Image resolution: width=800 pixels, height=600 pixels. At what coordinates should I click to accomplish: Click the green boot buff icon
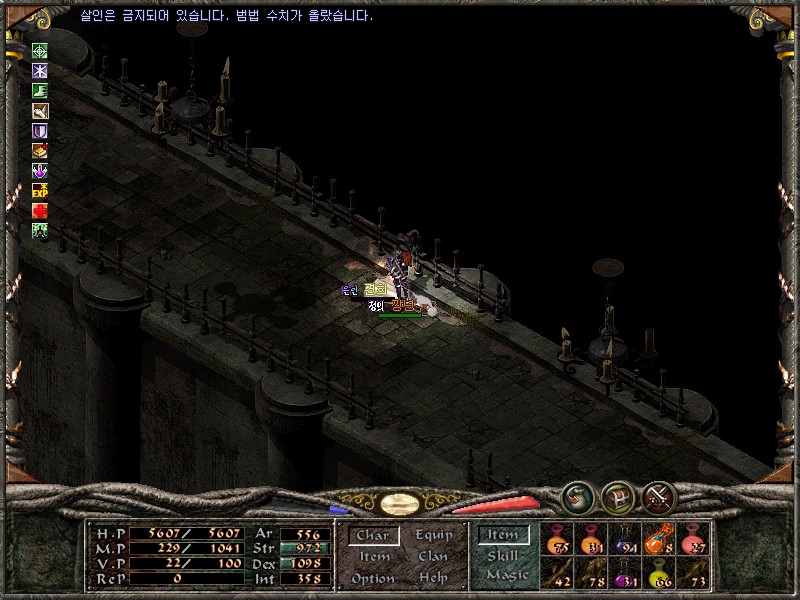pos(40,91)
